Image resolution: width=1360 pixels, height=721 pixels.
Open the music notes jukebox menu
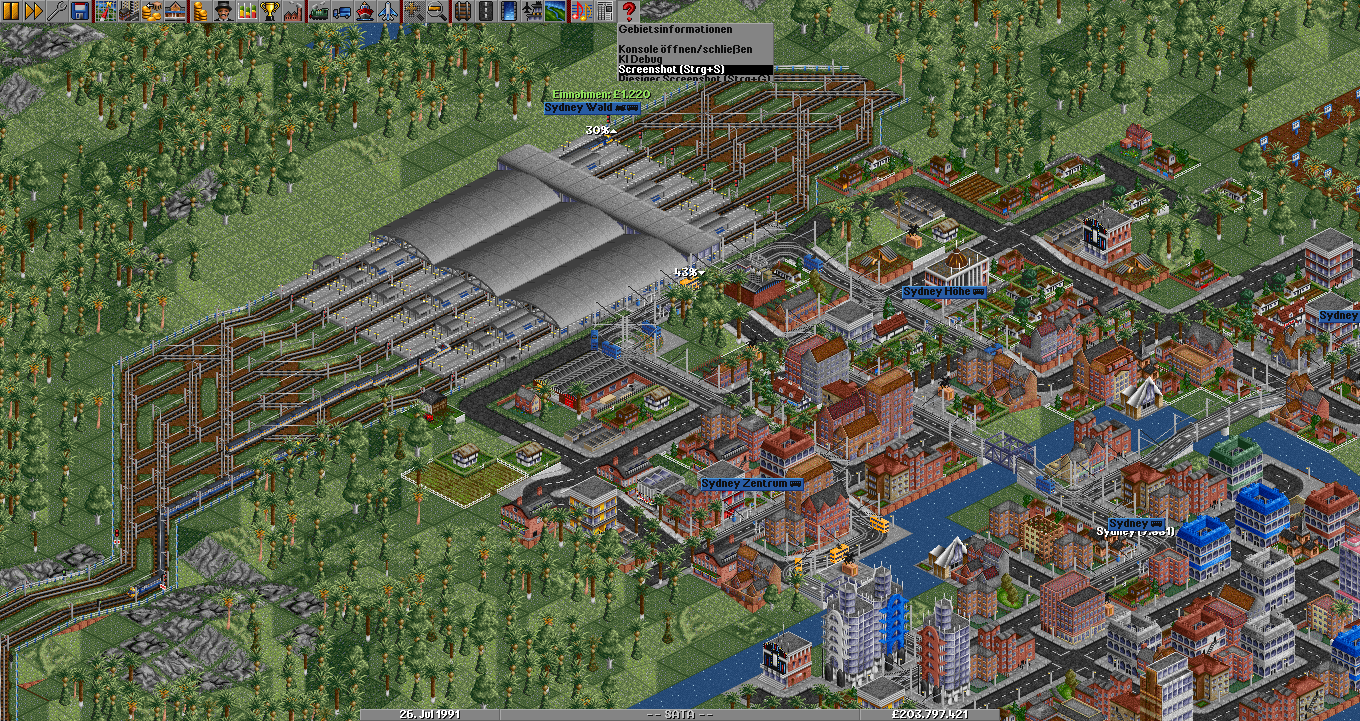[582, 11]
